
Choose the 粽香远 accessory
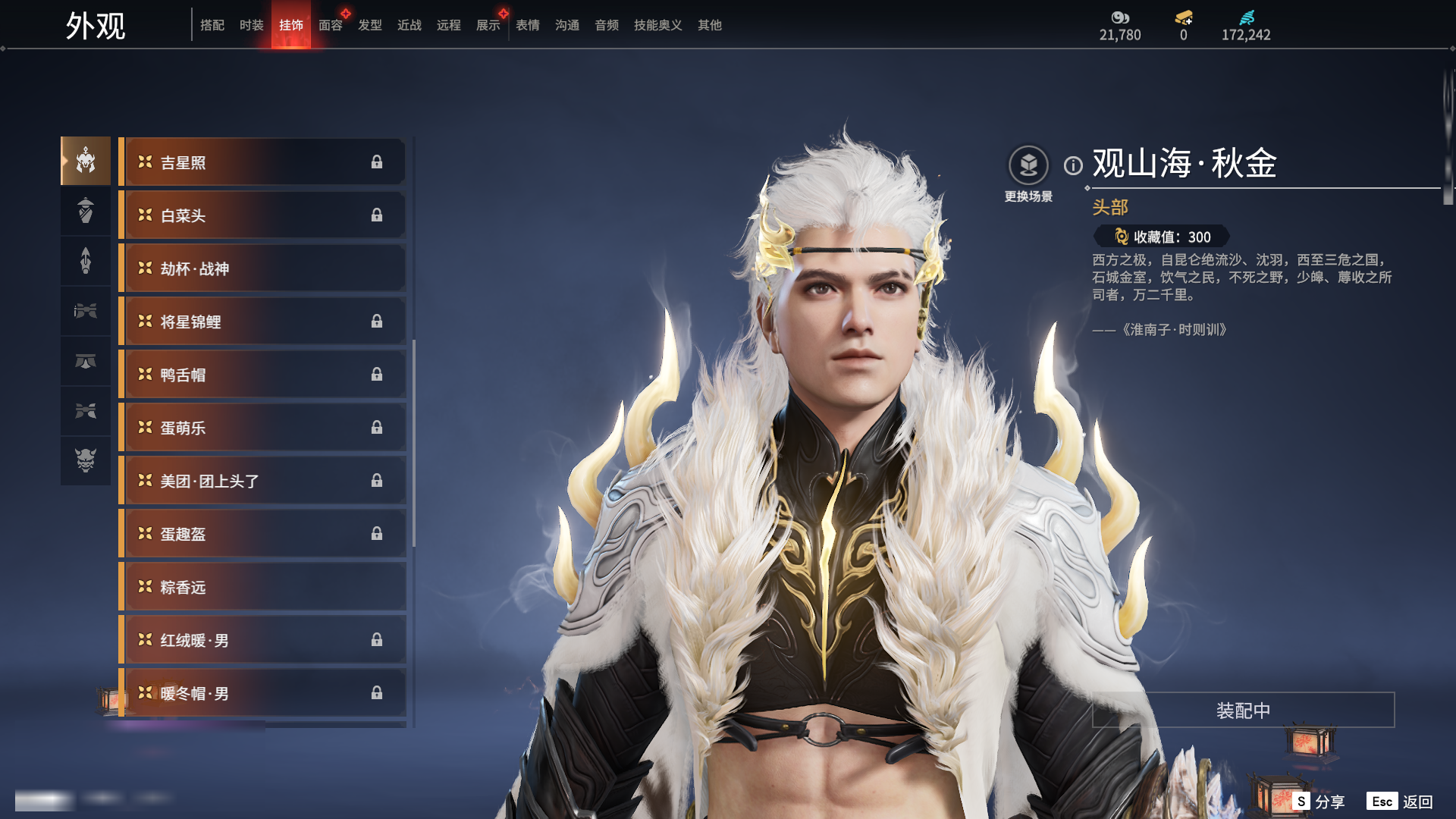click(x=262, y=587)
